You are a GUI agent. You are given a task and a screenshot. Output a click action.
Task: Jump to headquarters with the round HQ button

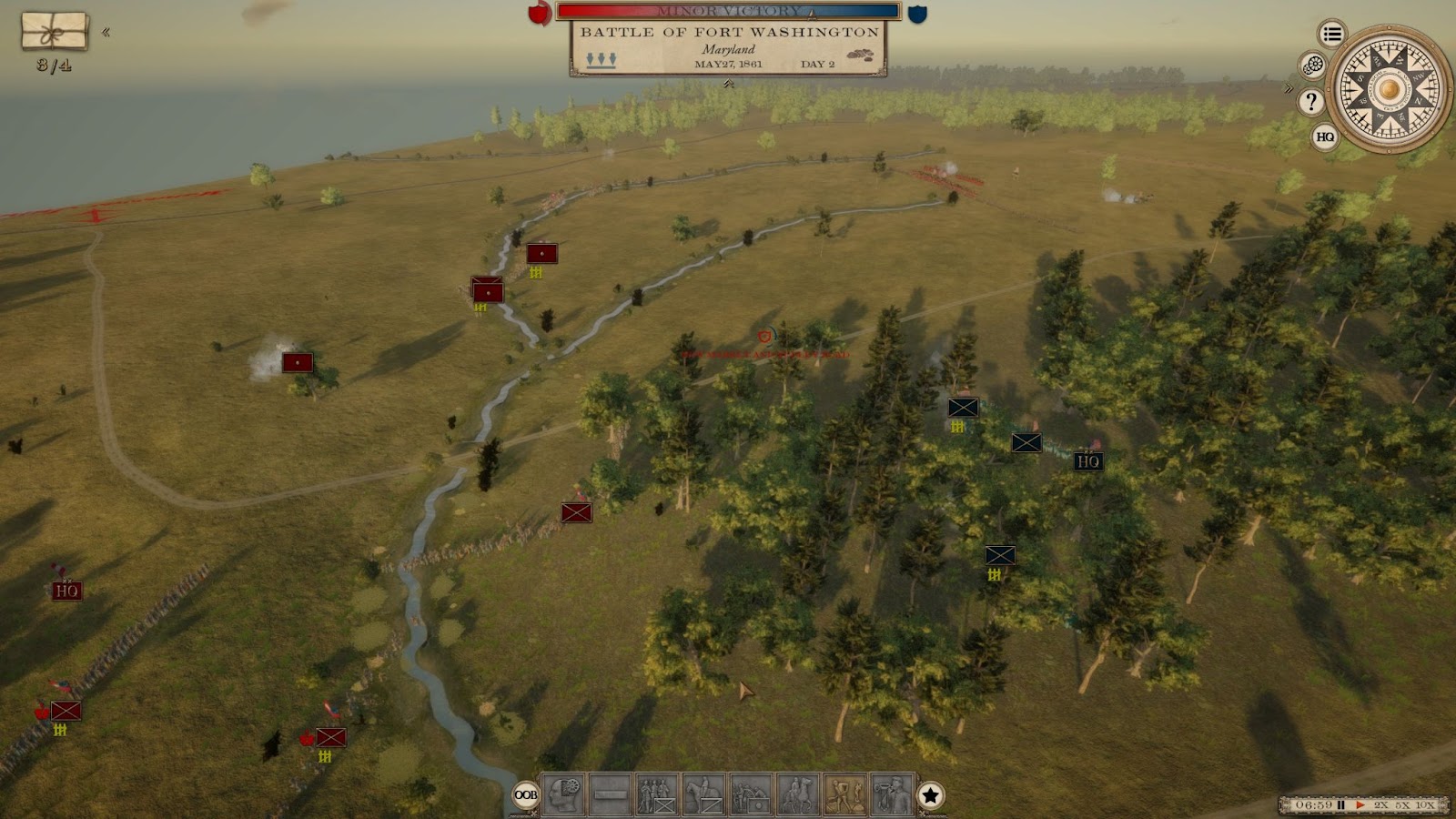click(x=1325, y=137)
